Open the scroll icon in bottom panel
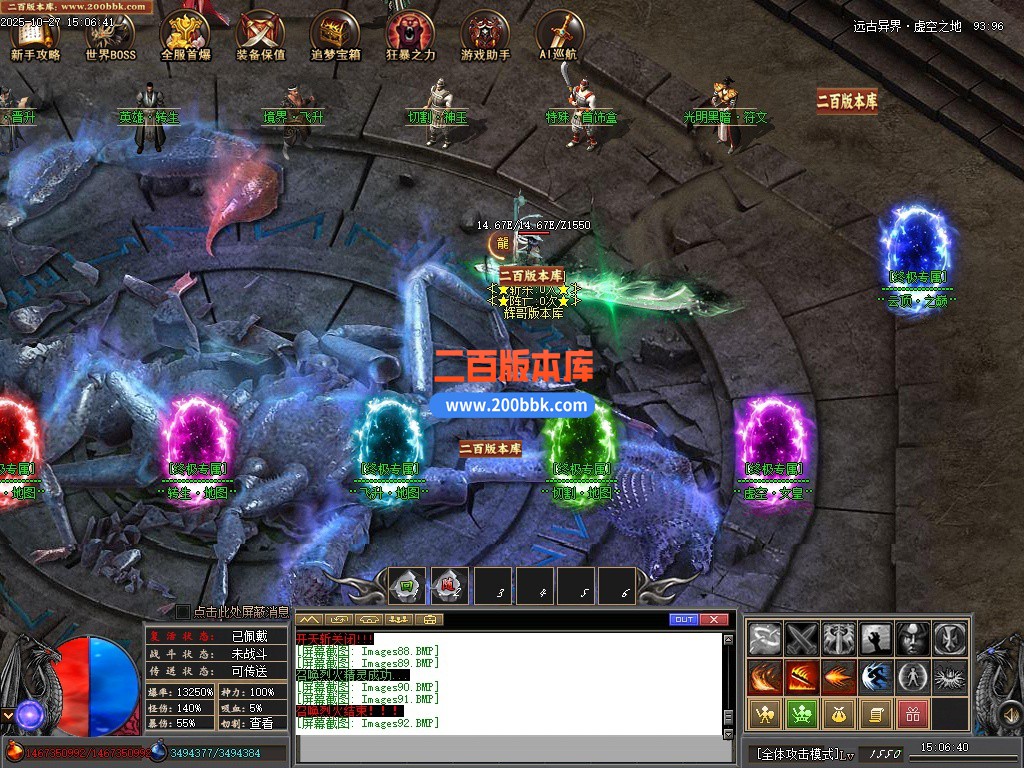This screenshot has height=768, width=1024. coord(875,714)
